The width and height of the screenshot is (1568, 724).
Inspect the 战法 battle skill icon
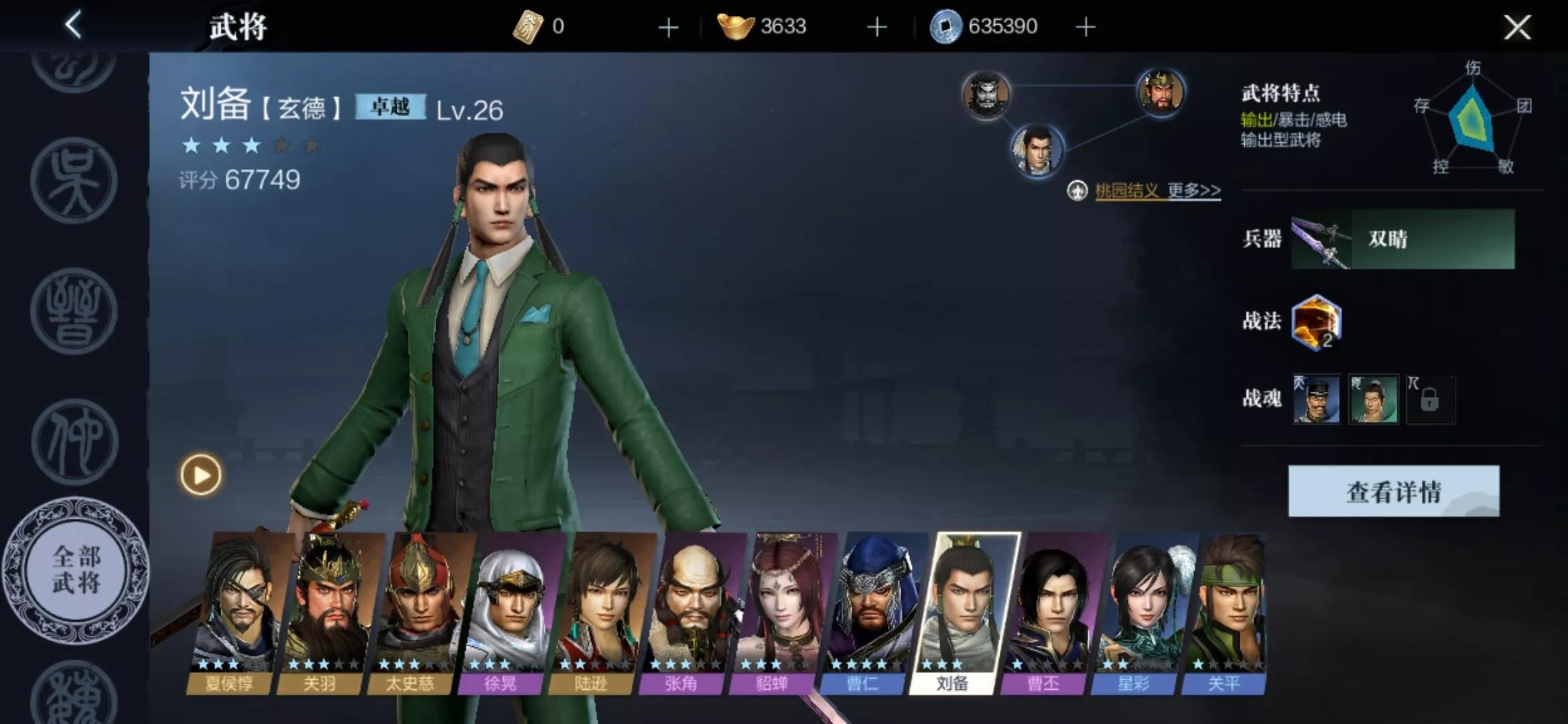pos(1316,322)
